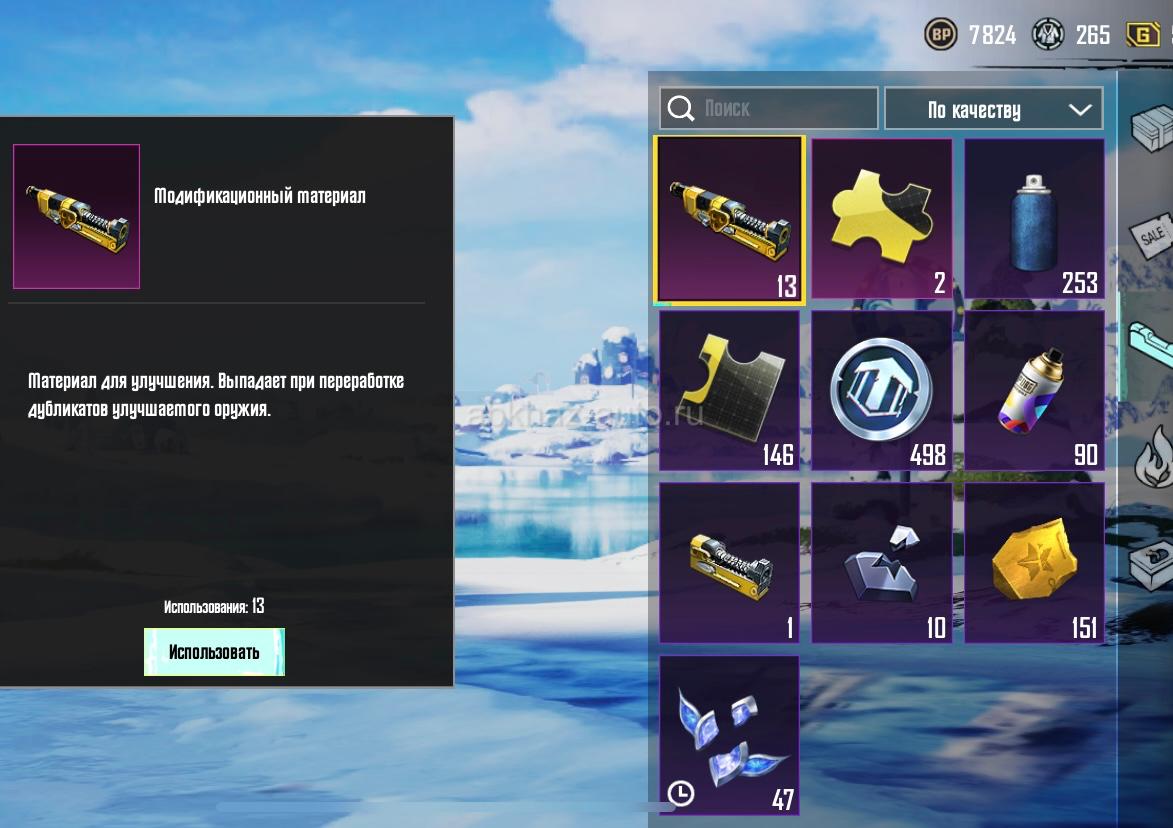The height and width of the screenshot is (828, 1173).
Task: Switch to the flame icon category tab
Action: (1155, 455)
